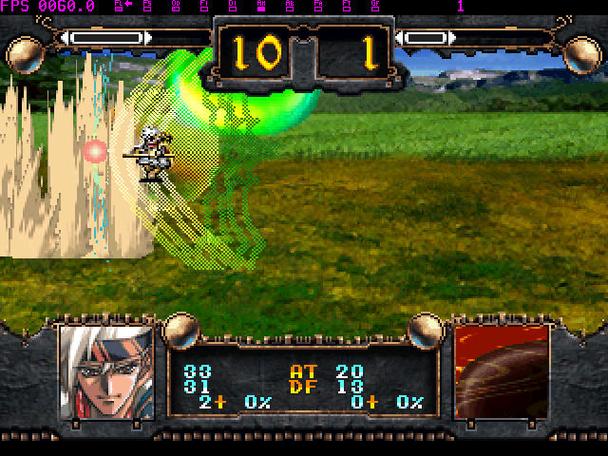The image size is (608, 456).
Task: Select the white-haired commander portrait
Action: [x=106, y=372]
